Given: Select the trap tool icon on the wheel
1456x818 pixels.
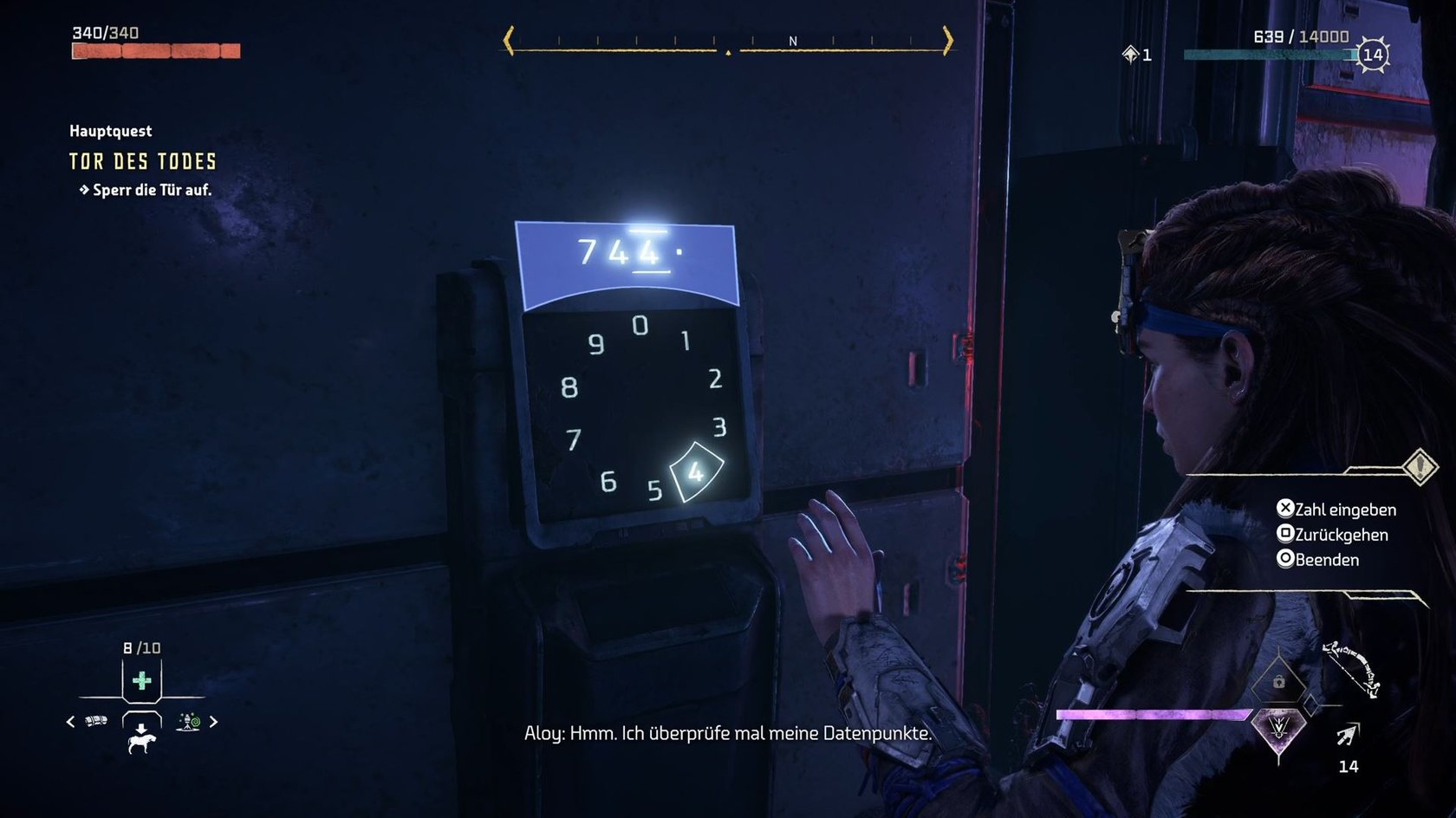Looking at the screenshot, I should pos(187,721).
